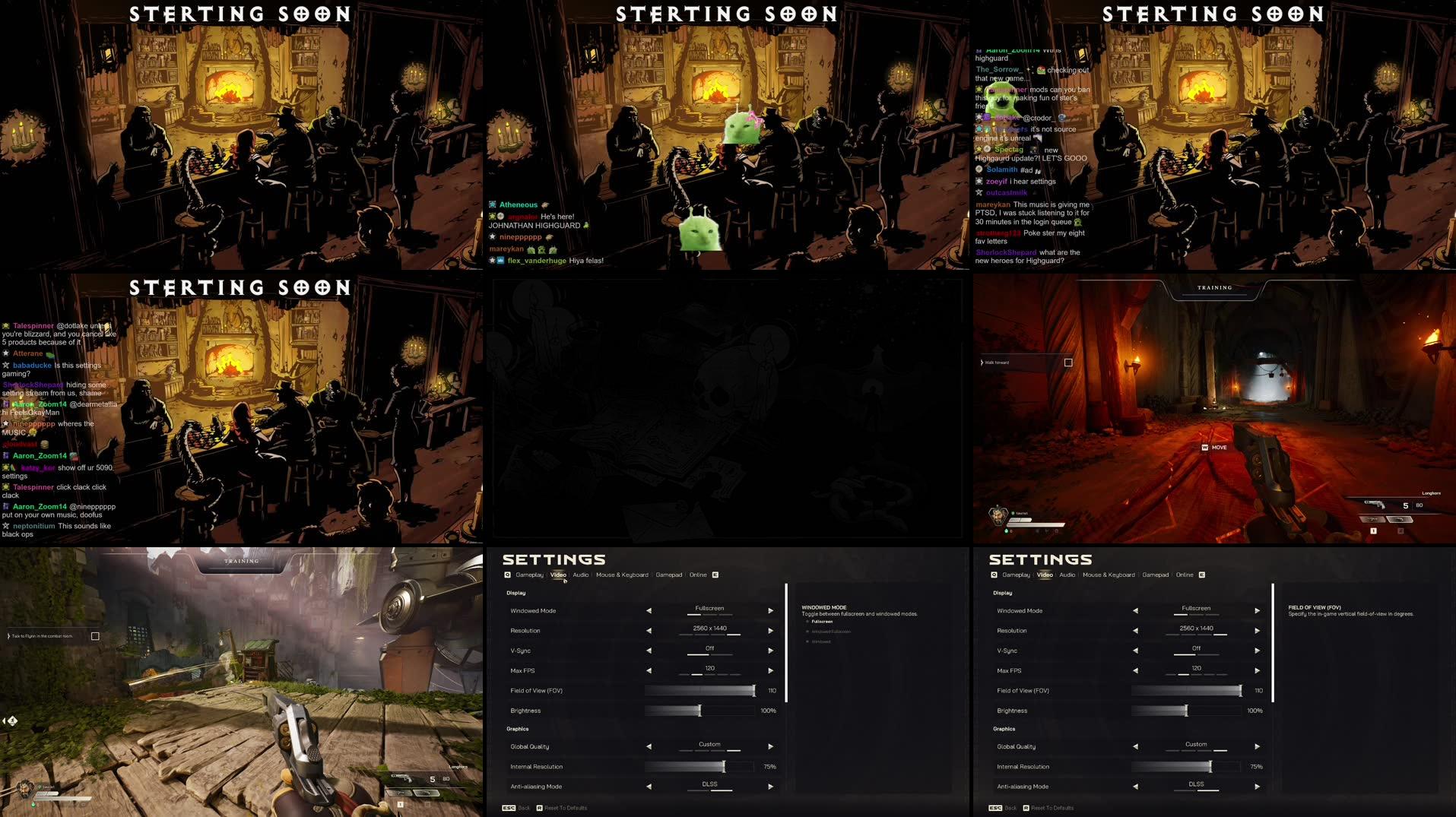The height and width of the screenshot is (817, 1456).
Task: Click the left arrow to lower Max FPS
Action: (x=648, y=670)
